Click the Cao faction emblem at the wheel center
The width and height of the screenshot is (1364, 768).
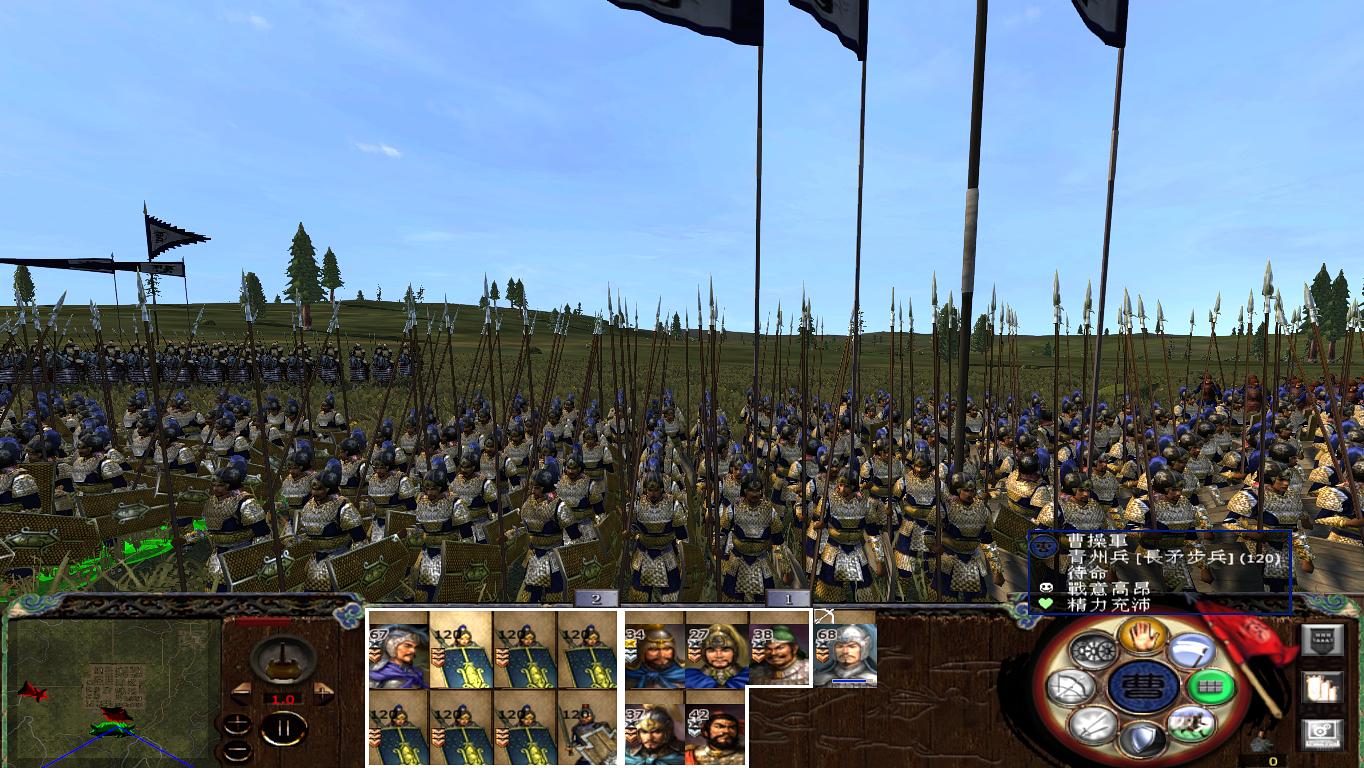pos(1144,687)
